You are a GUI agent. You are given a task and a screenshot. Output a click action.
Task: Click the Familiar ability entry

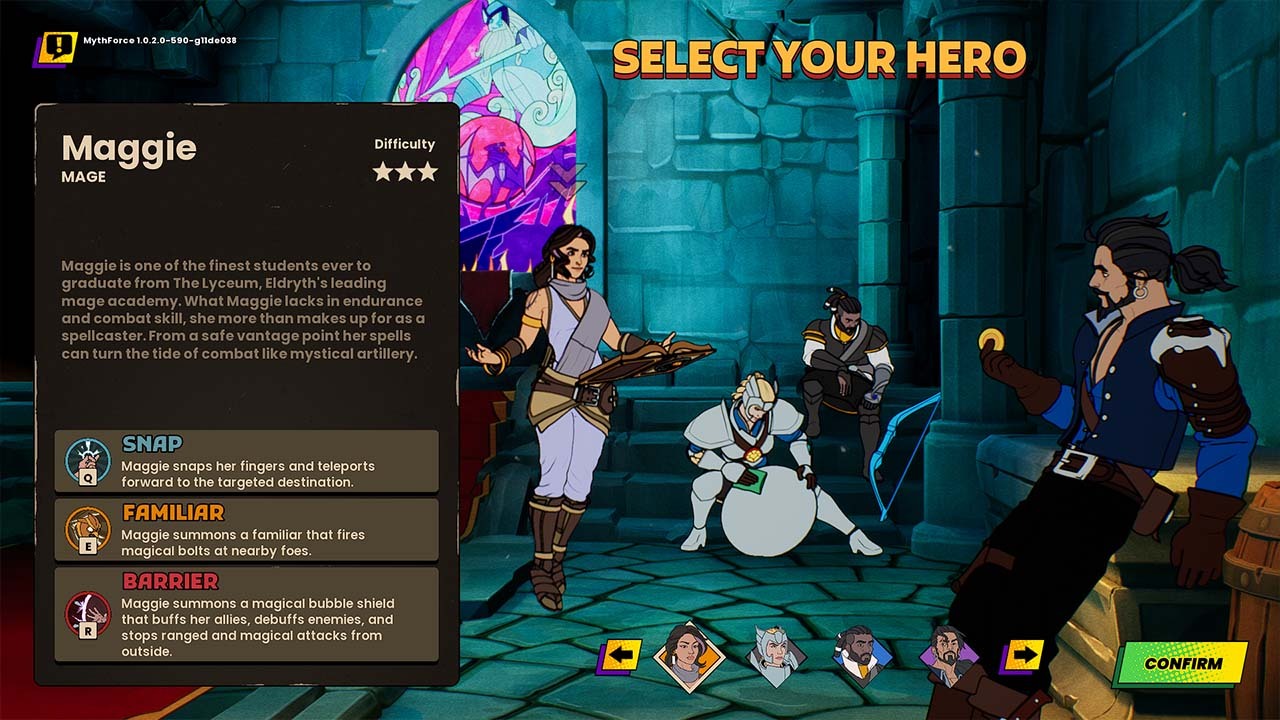246,530
